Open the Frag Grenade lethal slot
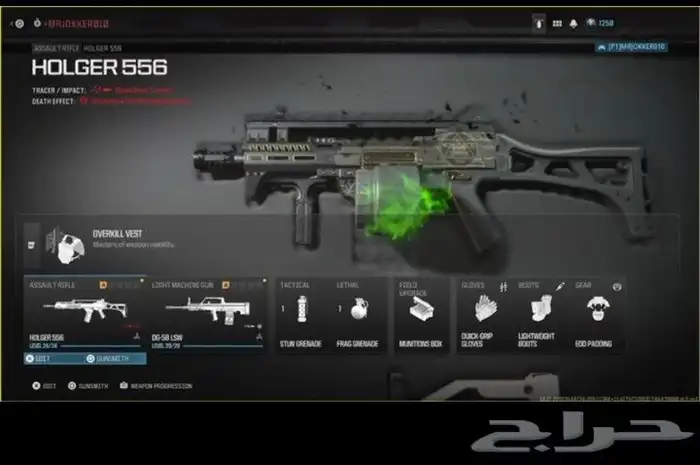Viewport: 700px width, 465px height. (x=357, y=313)
